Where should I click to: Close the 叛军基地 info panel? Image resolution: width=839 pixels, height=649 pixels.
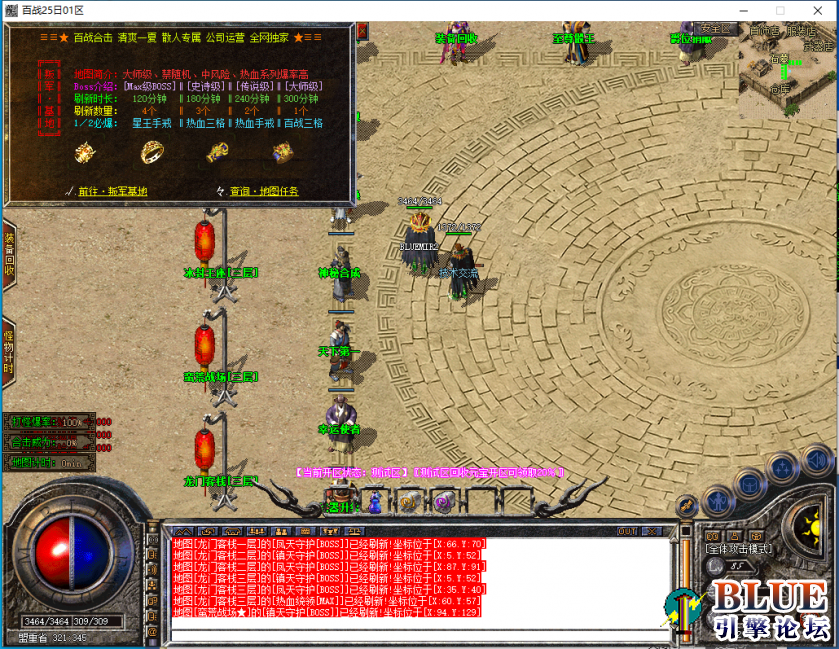click(x=362, y=31)
